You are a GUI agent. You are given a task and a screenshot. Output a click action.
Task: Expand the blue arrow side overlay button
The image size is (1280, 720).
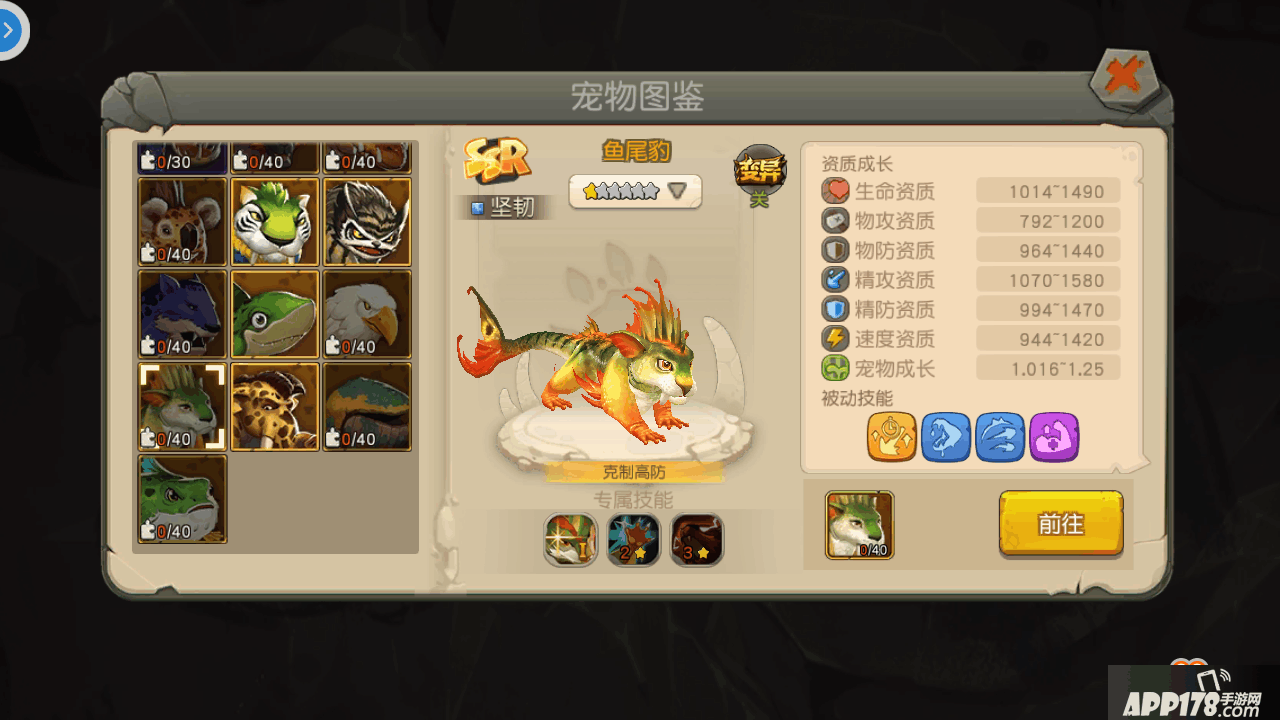pos(10,30)
